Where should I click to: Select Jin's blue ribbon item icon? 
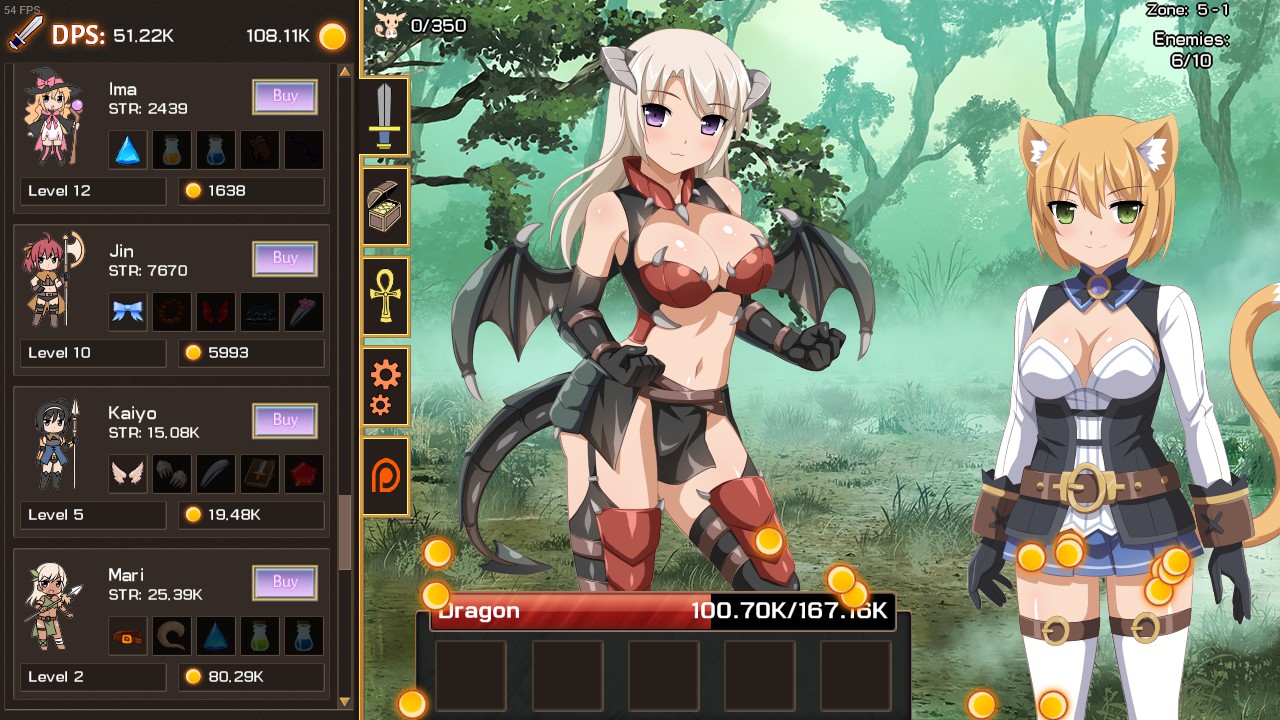[x=127, y=311]
